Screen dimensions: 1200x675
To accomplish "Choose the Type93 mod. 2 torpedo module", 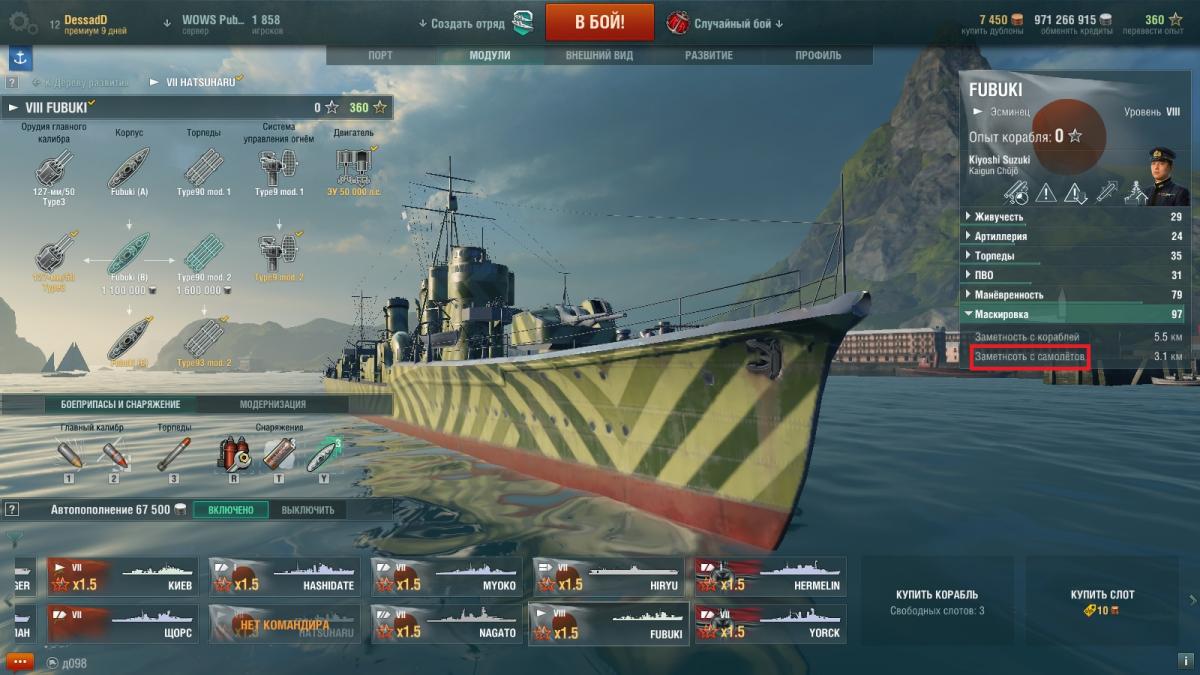I will pos(204,338).
